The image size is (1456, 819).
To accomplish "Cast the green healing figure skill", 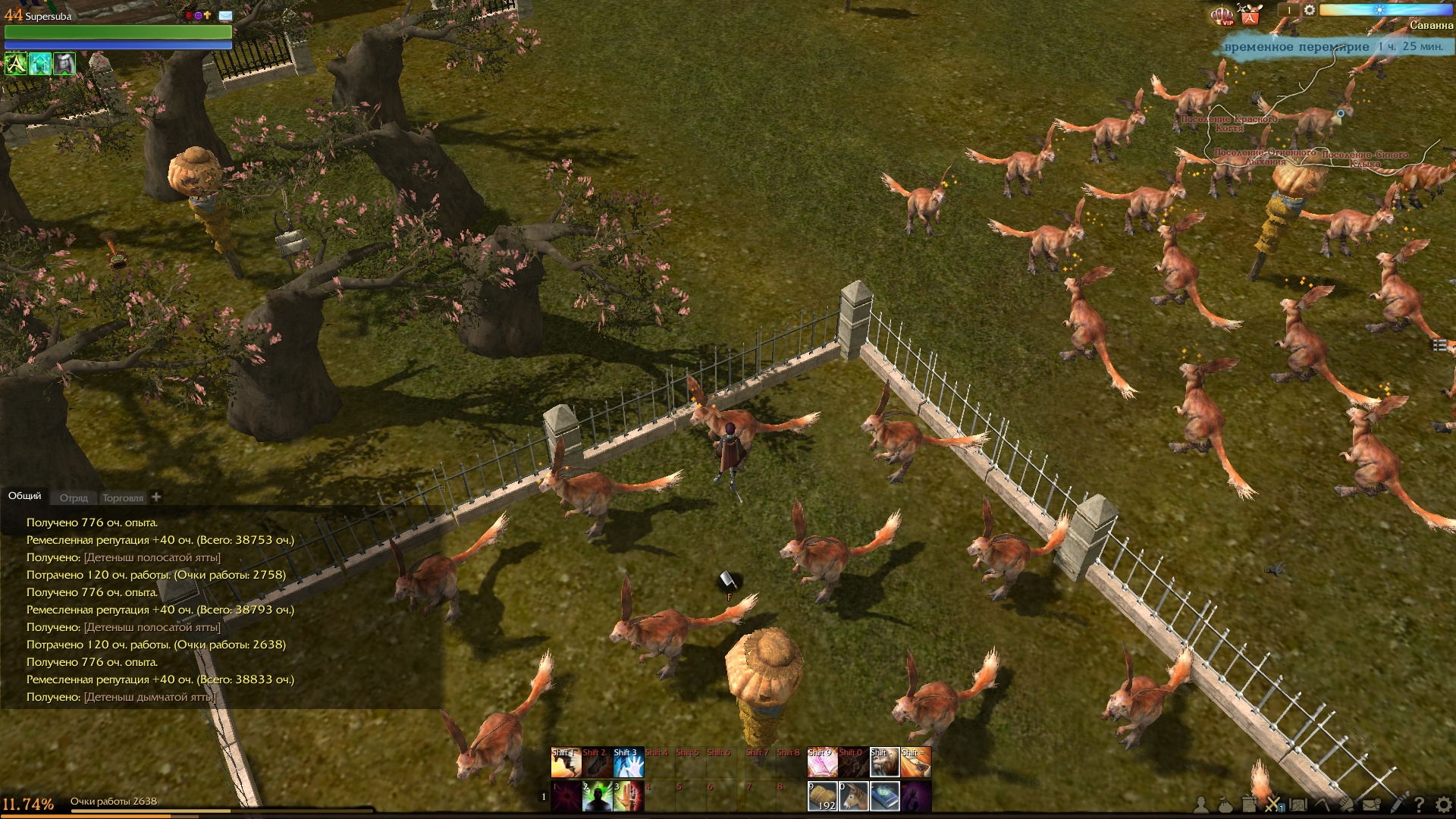I will (x=597, y=796).
